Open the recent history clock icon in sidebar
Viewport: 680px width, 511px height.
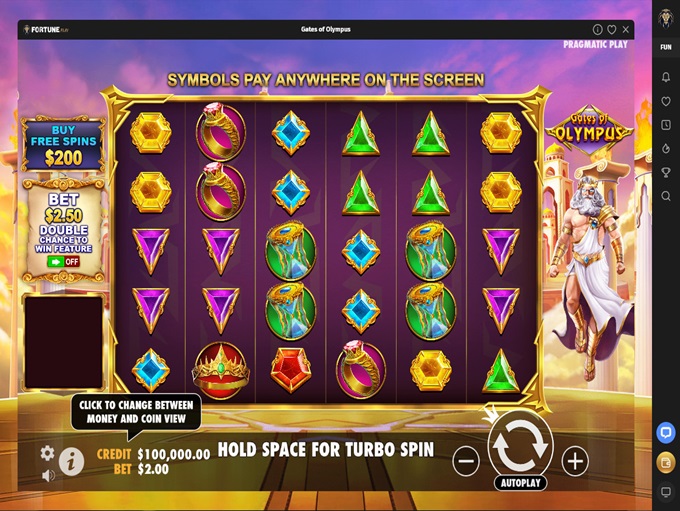click(666, 125)
